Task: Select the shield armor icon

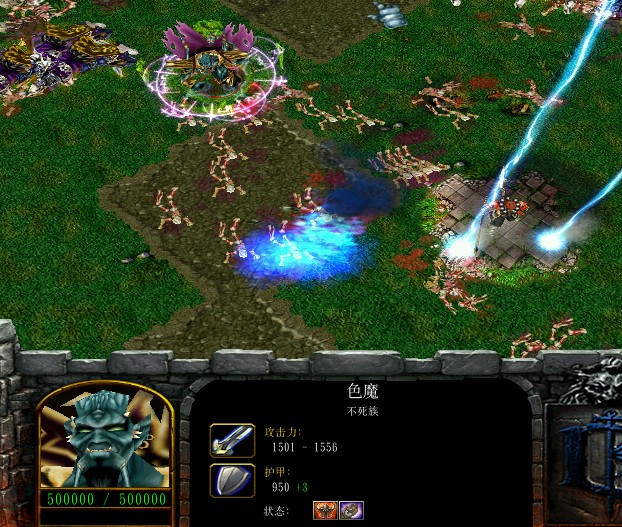Action: pos(231,480)
